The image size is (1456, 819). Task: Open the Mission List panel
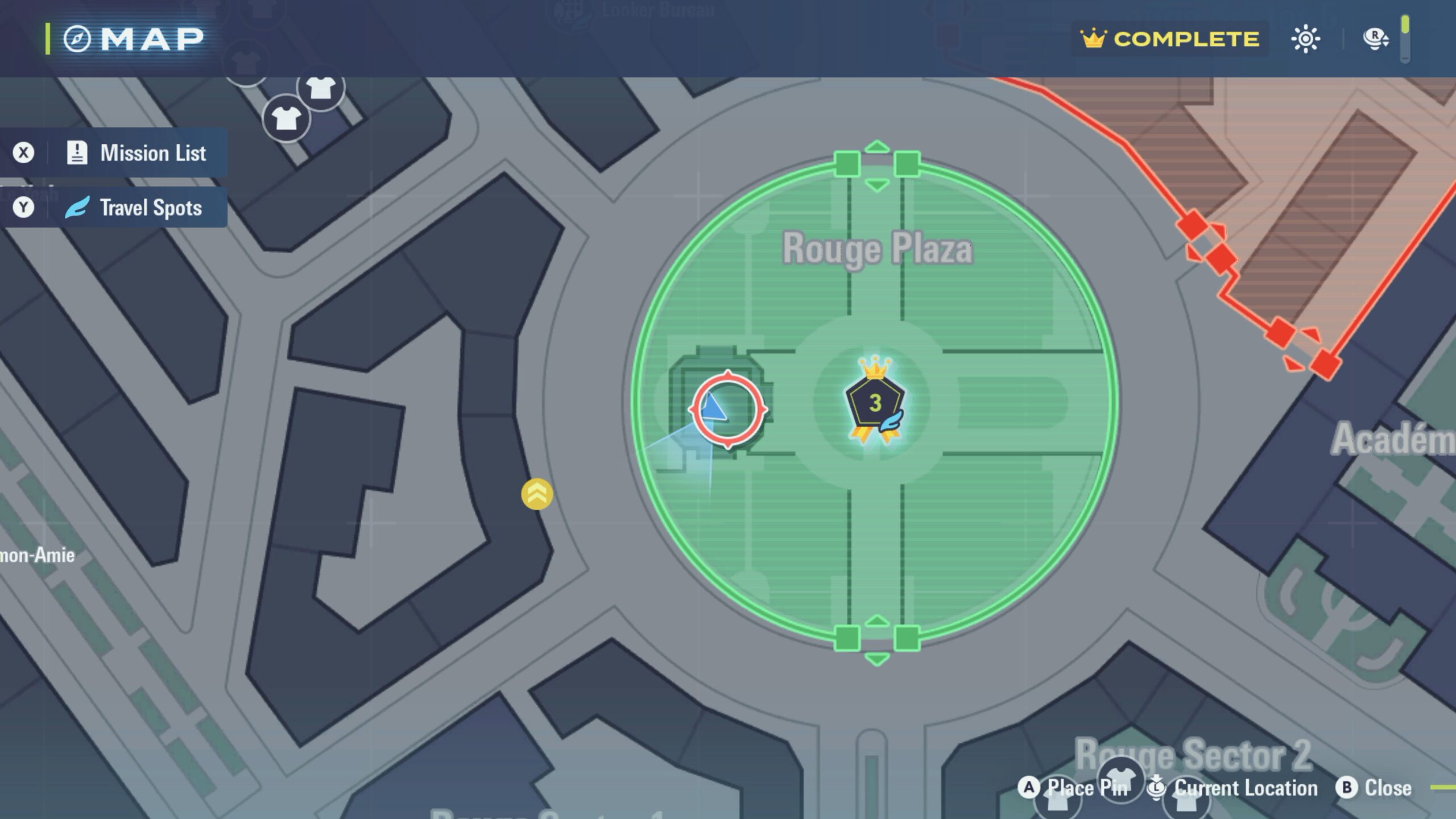(136, 153)
